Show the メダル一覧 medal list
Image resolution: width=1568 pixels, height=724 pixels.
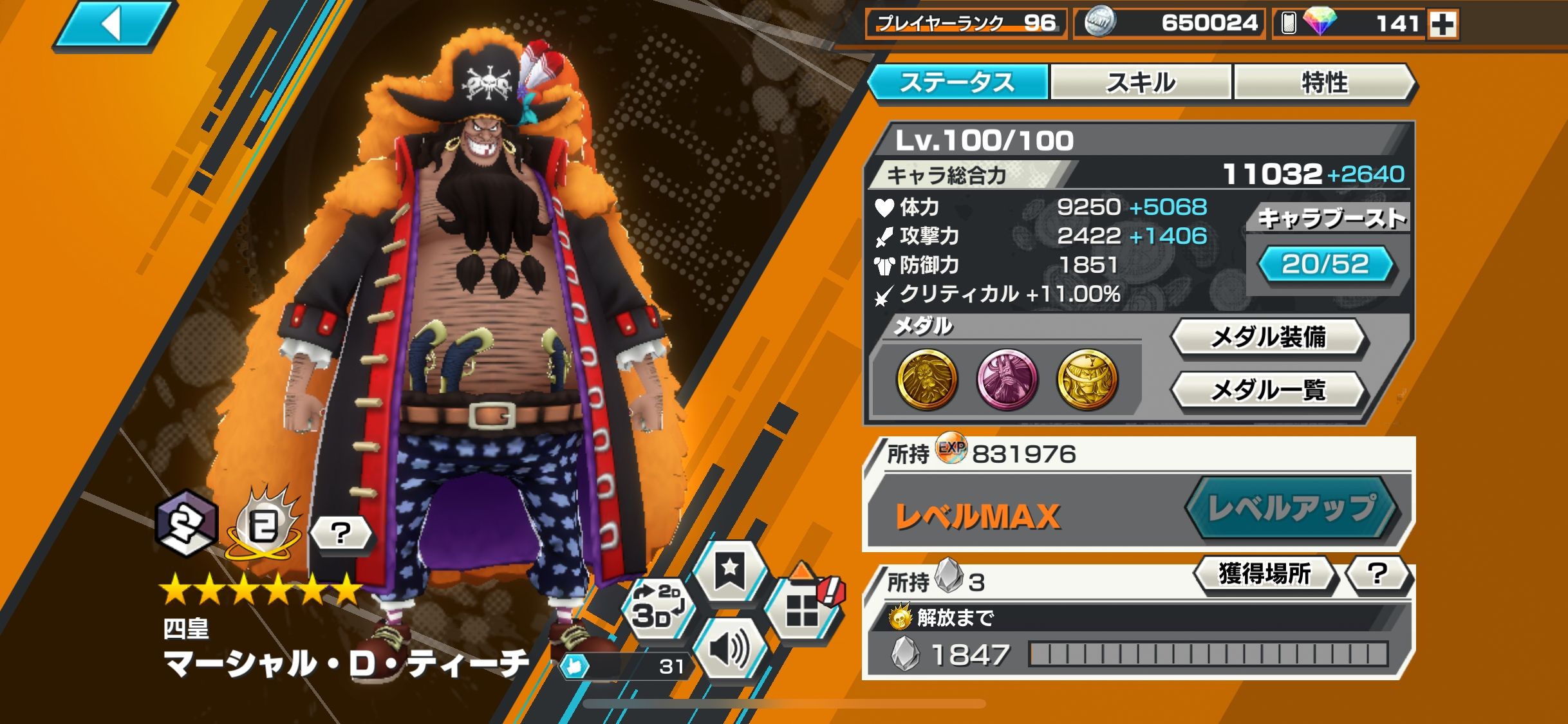point(1267,389)
